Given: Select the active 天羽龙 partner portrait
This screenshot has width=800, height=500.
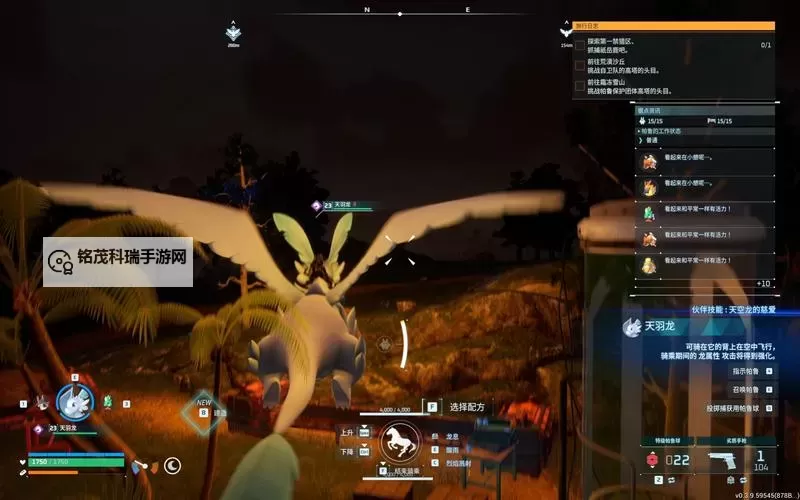Looking at the screenshot, I should 74,402.
